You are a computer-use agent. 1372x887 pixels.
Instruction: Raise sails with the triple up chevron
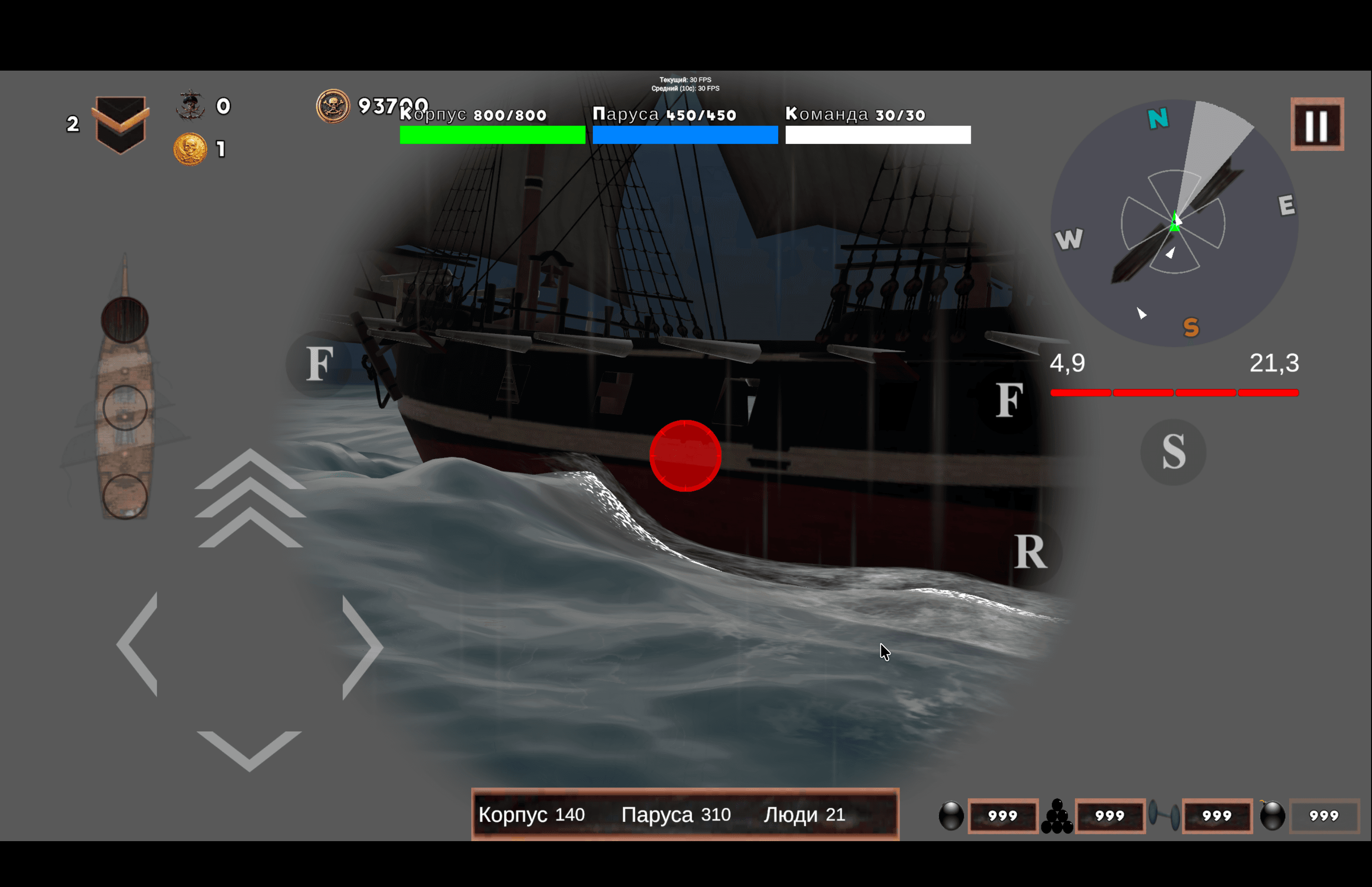(250, 499)
